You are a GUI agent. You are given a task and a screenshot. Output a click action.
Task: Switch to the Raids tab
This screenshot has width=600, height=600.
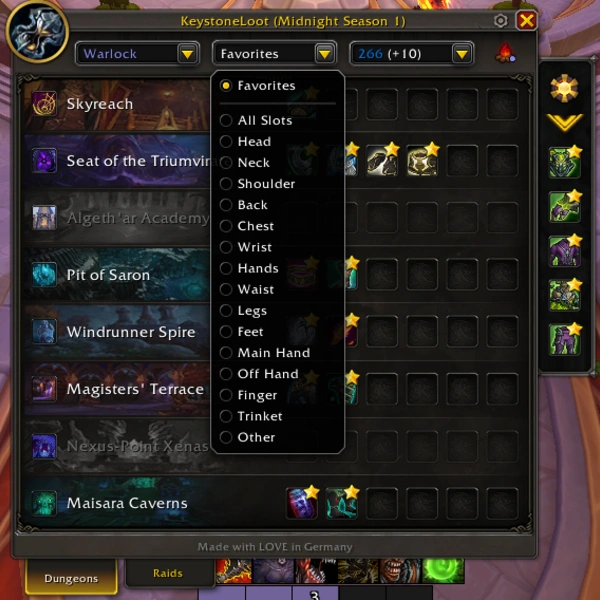(x=168, y=573)
